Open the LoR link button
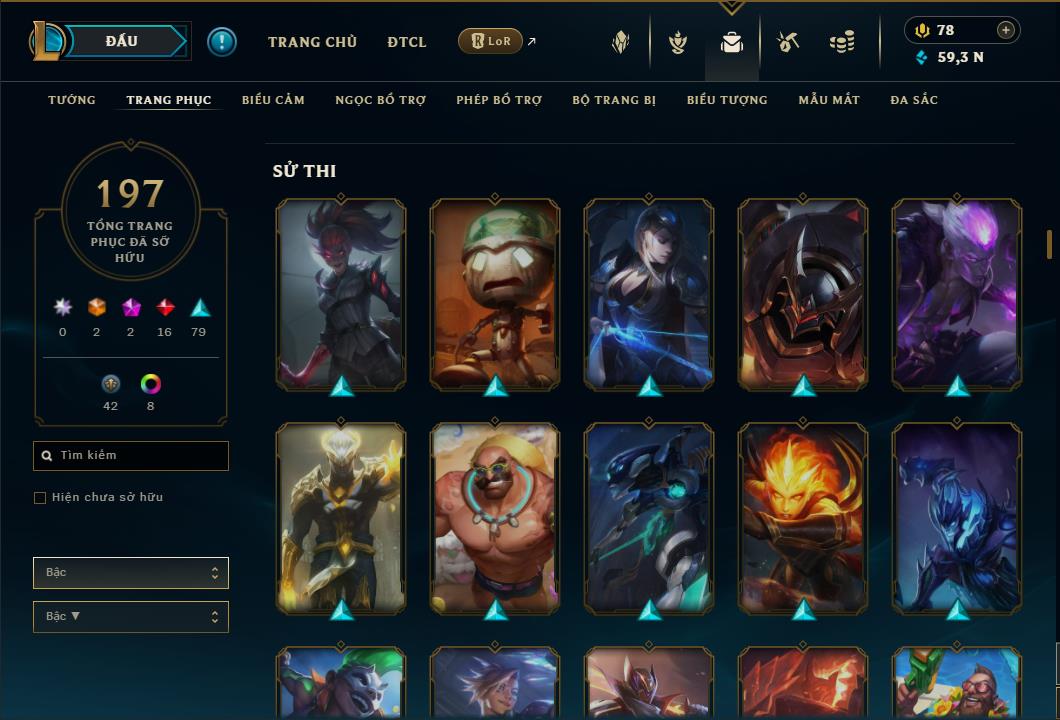The height and width of the screenshot is (720, 1060). pyautogui.click(x=490, y=41)
